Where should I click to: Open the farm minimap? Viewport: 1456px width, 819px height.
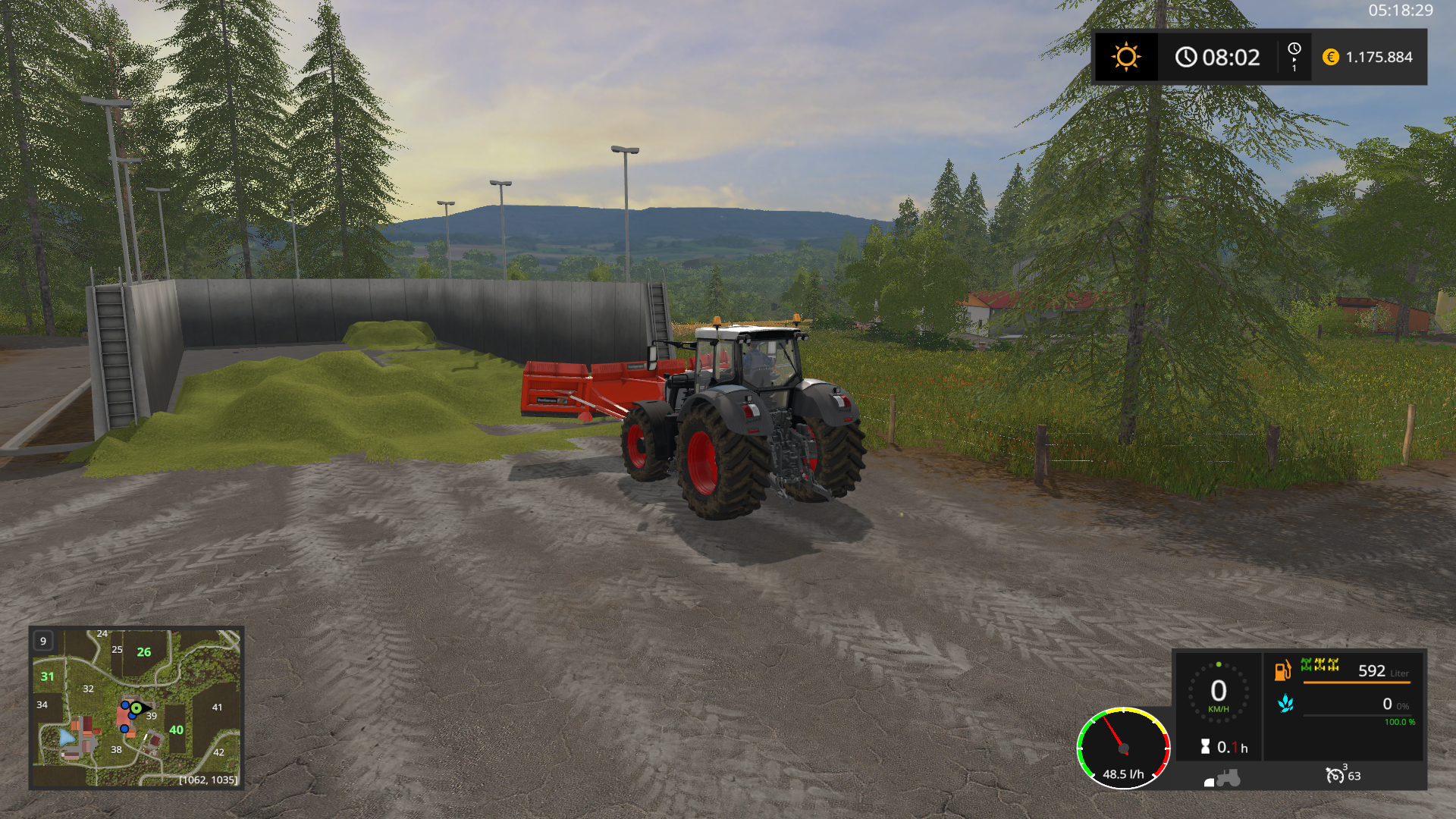pyautogui.click(x=136, y=708)
